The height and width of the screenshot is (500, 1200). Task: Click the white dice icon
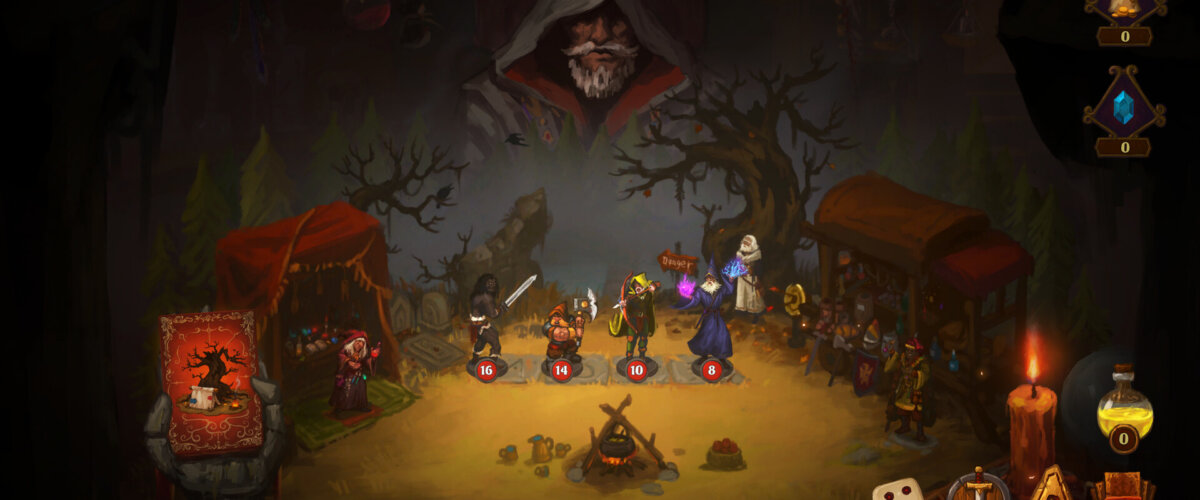pyautogui.click(x=898, y=489)
